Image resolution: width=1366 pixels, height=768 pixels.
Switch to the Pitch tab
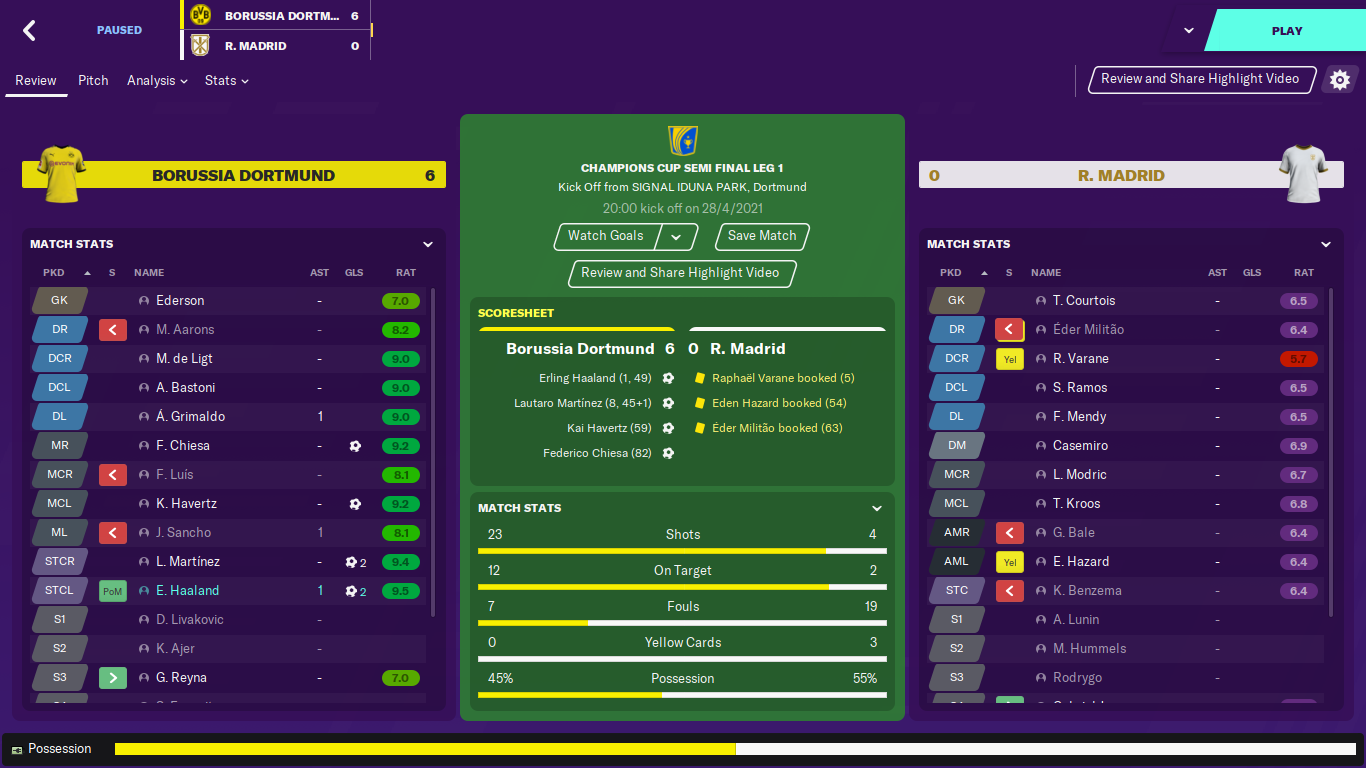(93, 80)
